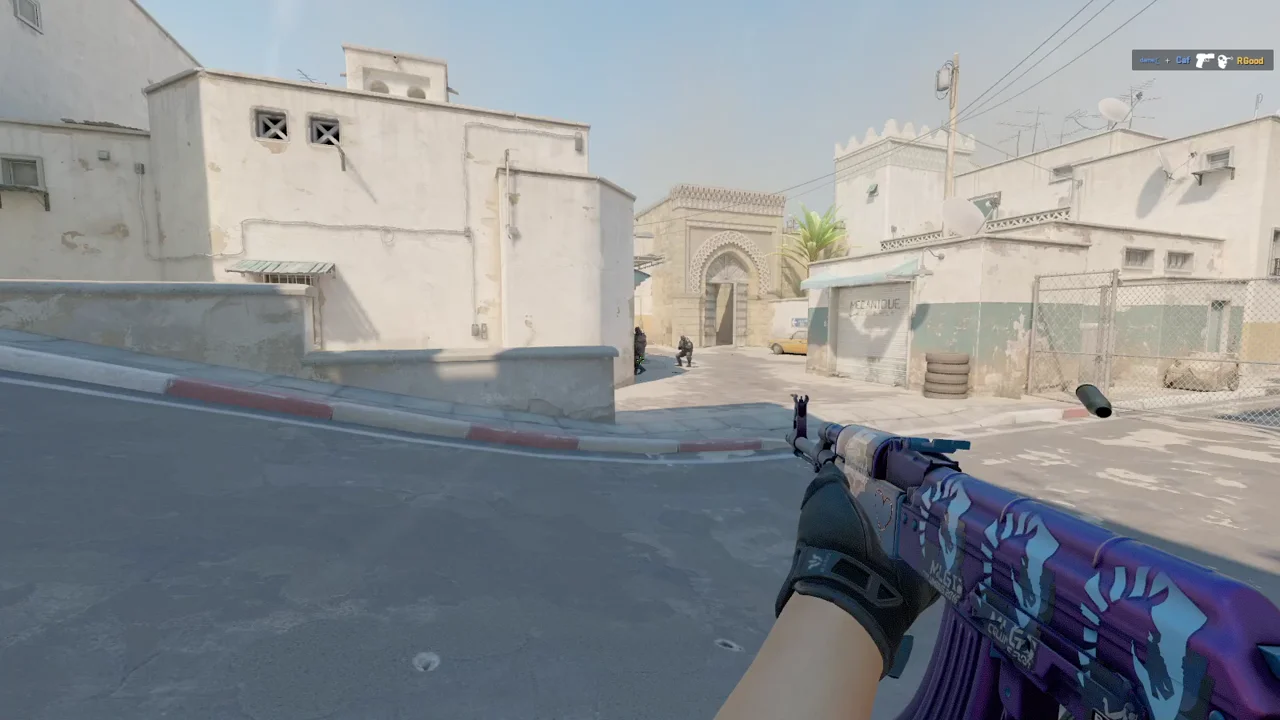Click the kill feed entry showing RGood
Viewport: 1280px width, 720px height.
click(1202, 60)
